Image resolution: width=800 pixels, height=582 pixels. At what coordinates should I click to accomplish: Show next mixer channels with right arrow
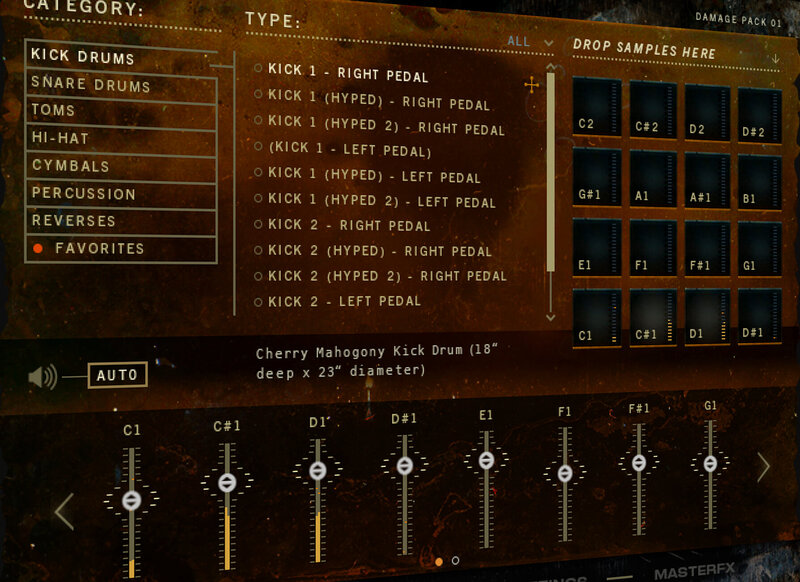[x=763, y=467]
